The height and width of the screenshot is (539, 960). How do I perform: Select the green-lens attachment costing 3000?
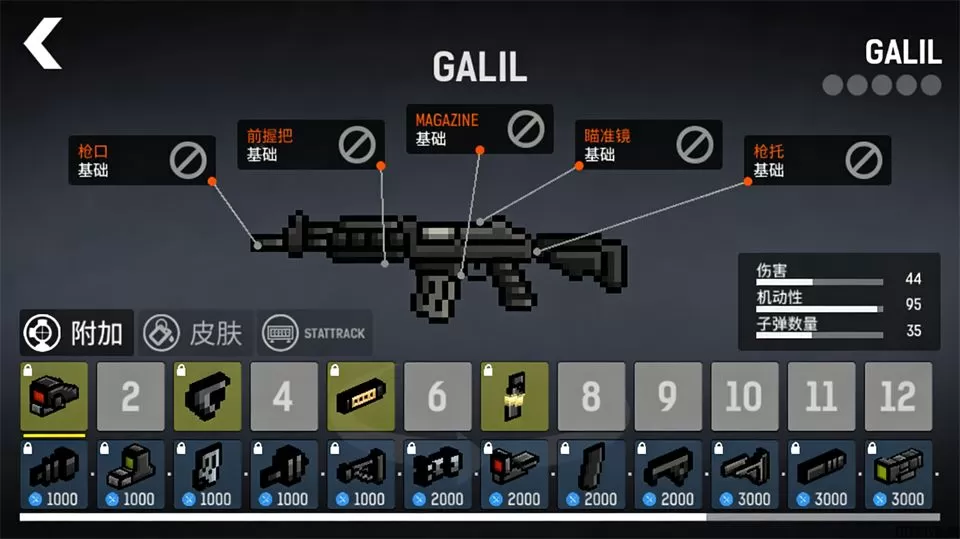897,474
